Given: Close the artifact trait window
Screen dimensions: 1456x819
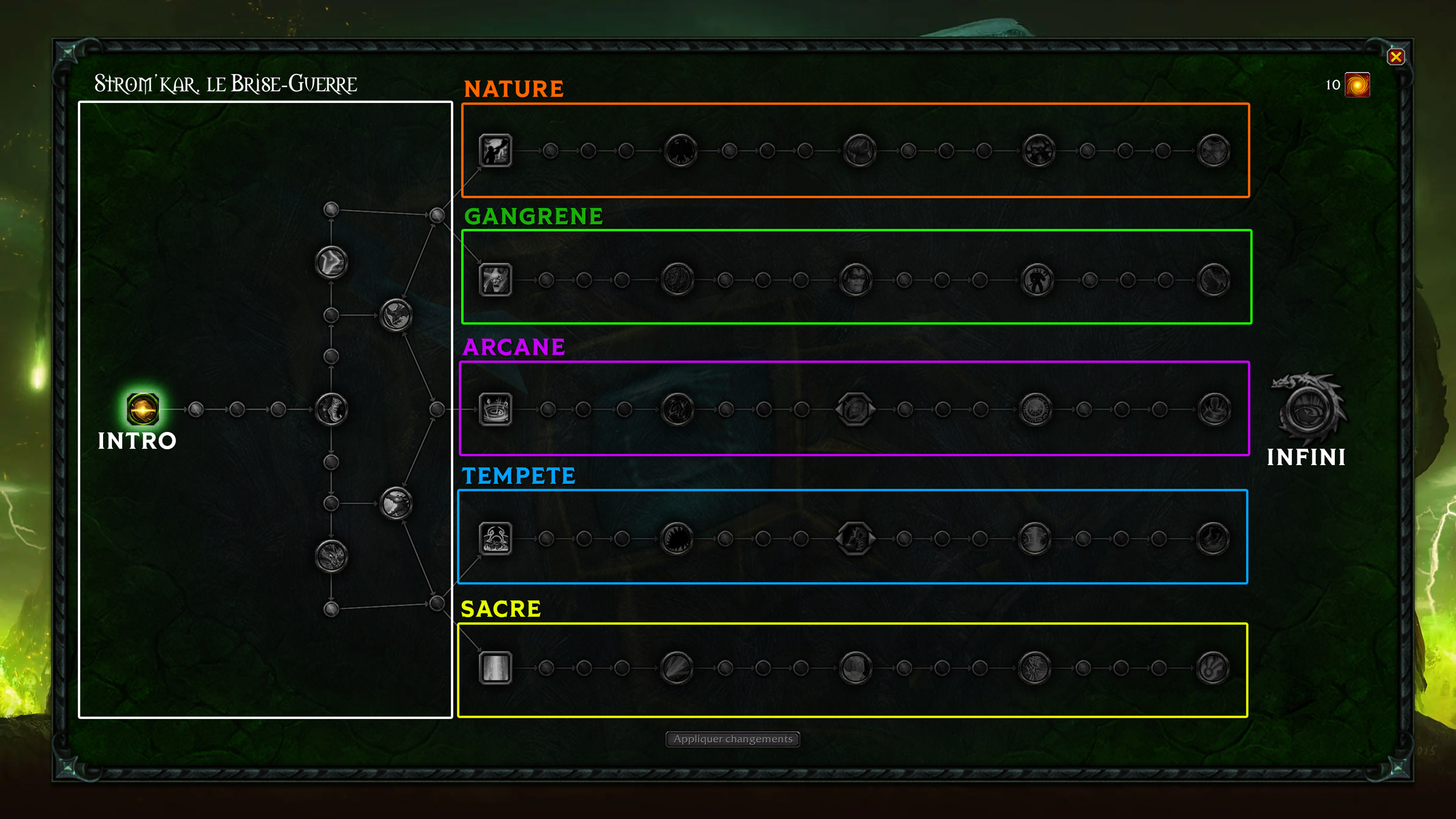Looking at the screenshot, I should [1395, 57].
